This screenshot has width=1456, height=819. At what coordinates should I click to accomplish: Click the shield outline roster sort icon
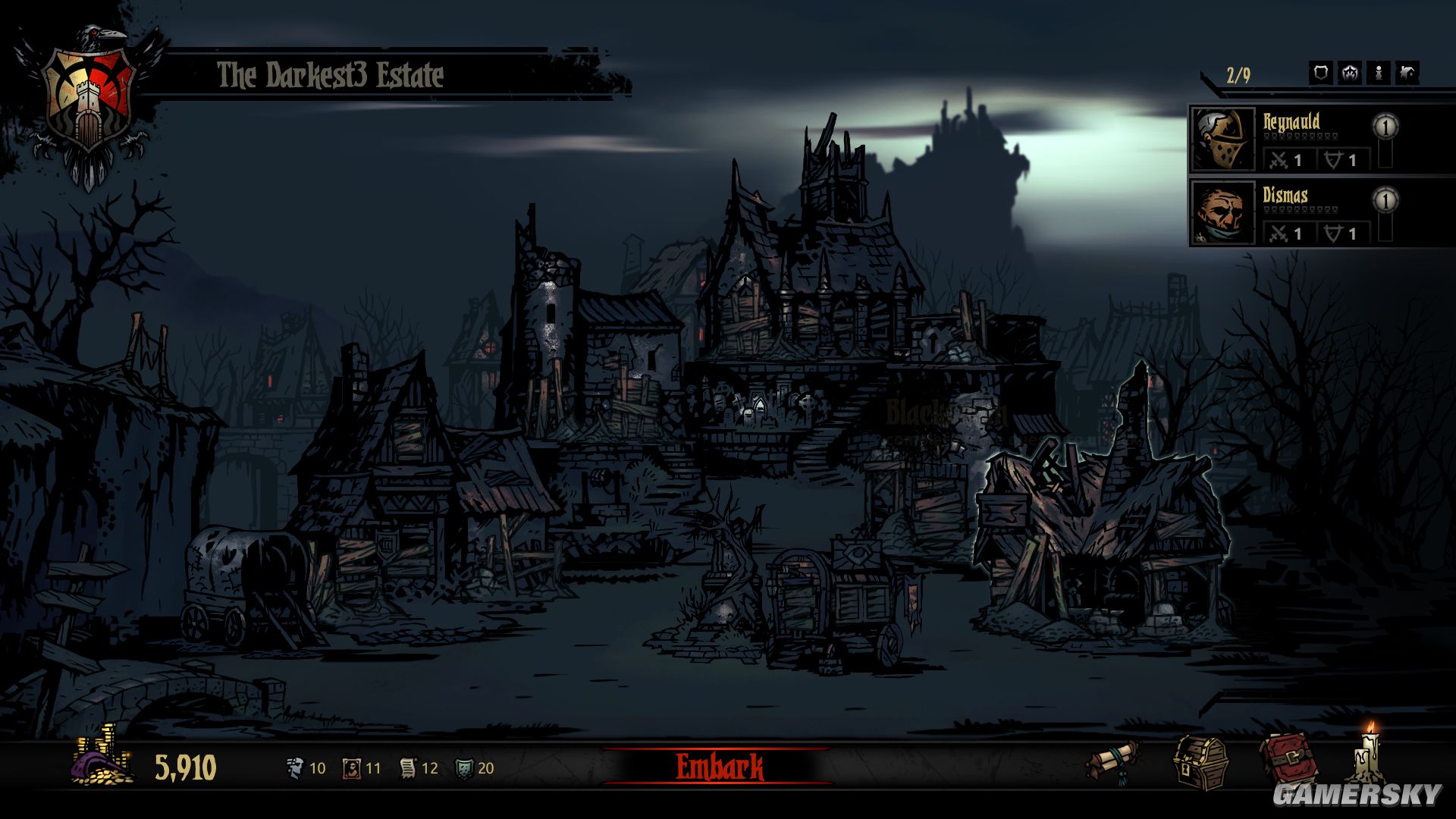coord(1320,73)
